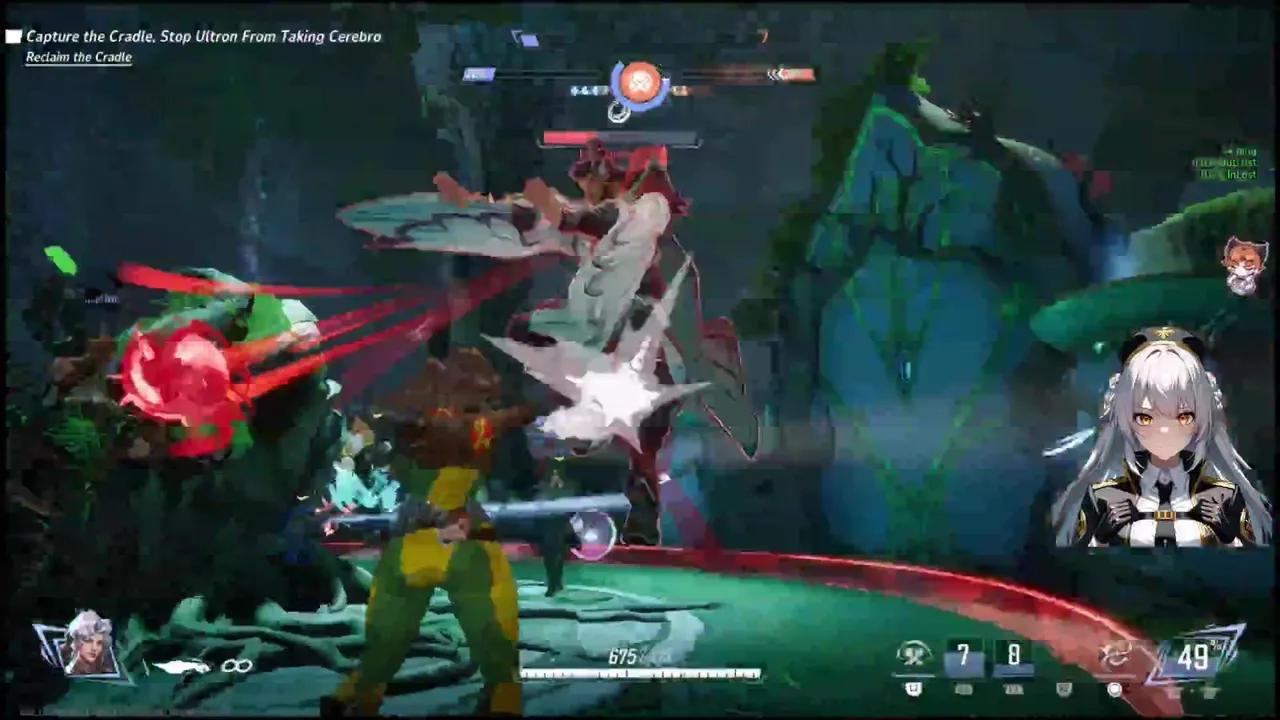Open the Capture the Cradle objective tracker
1280x720 pixels.
click(203, 37)
